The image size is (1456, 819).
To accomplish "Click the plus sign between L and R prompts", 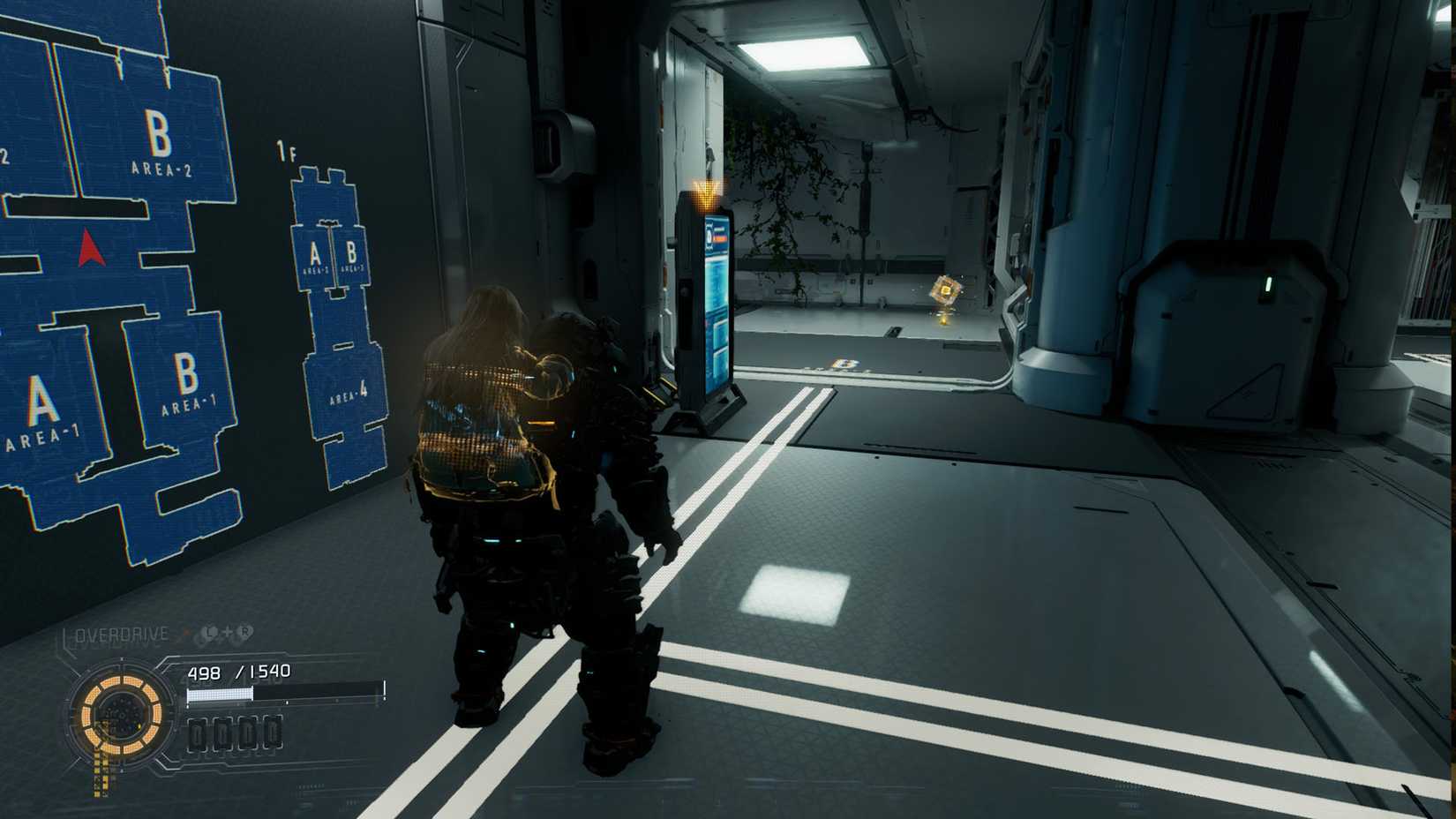I will point(226,633).
